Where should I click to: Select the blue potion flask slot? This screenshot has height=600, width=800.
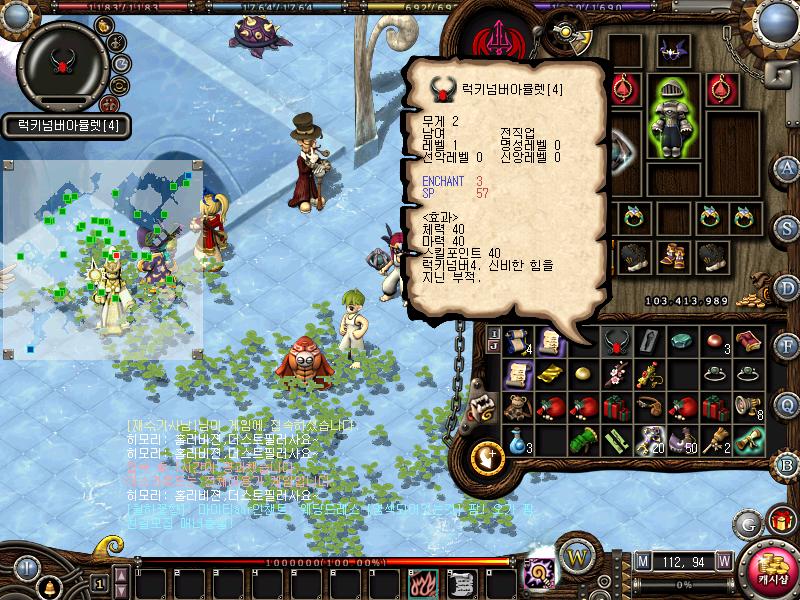click(x=516, y=439)
